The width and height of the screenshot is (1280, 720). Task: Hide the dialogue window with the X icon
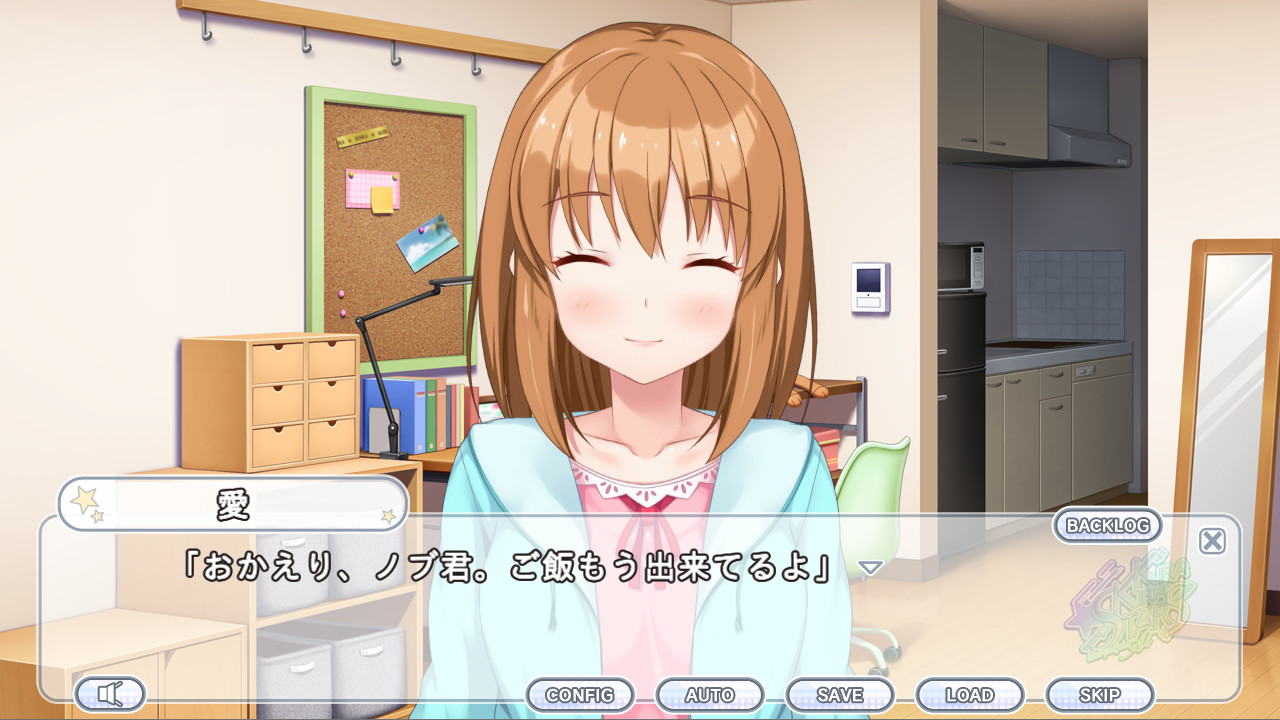[1211, 540]
